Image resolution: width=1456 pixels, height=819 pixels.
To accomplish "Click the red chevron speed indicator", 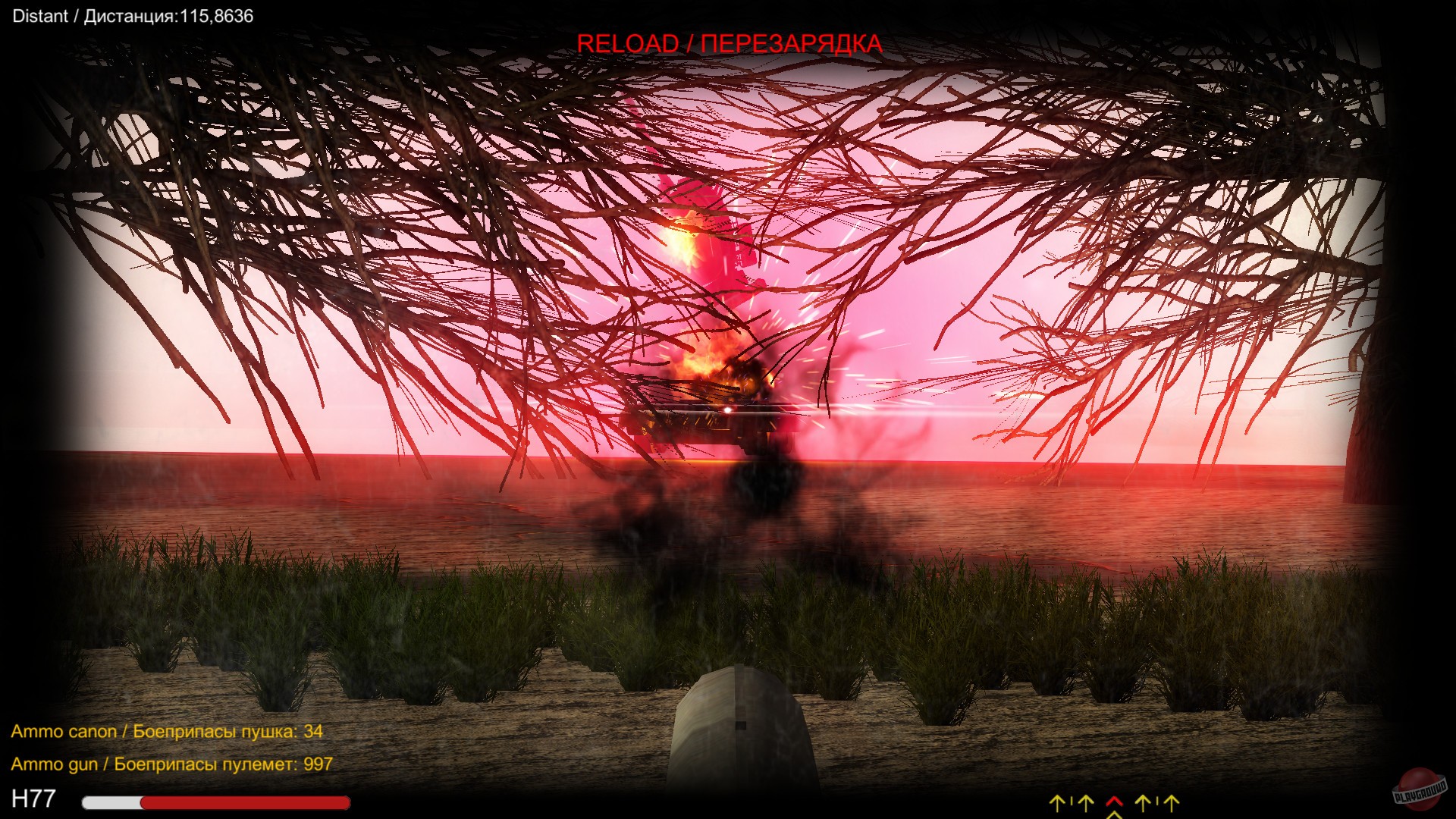I will click(x=1114, y=799).
